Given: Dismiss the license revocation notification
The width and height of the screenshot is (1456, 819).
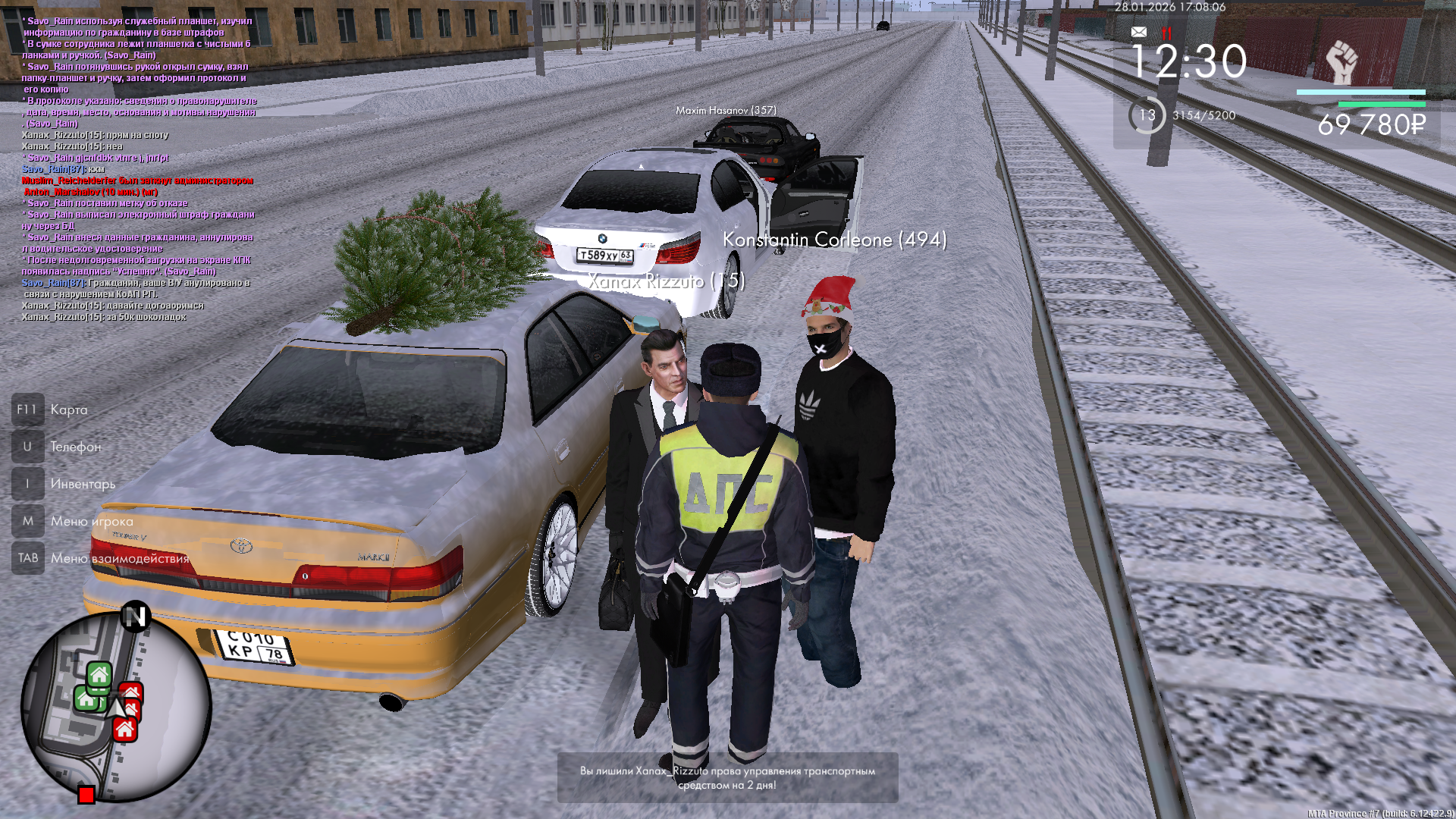Looking at the screenshot, I should point(727,778).
